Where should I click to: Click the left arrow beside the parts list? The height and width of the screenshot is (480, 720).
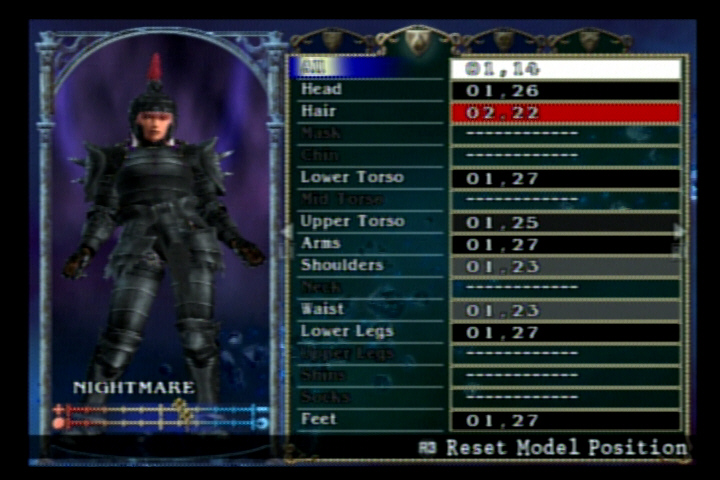point(286,232)
